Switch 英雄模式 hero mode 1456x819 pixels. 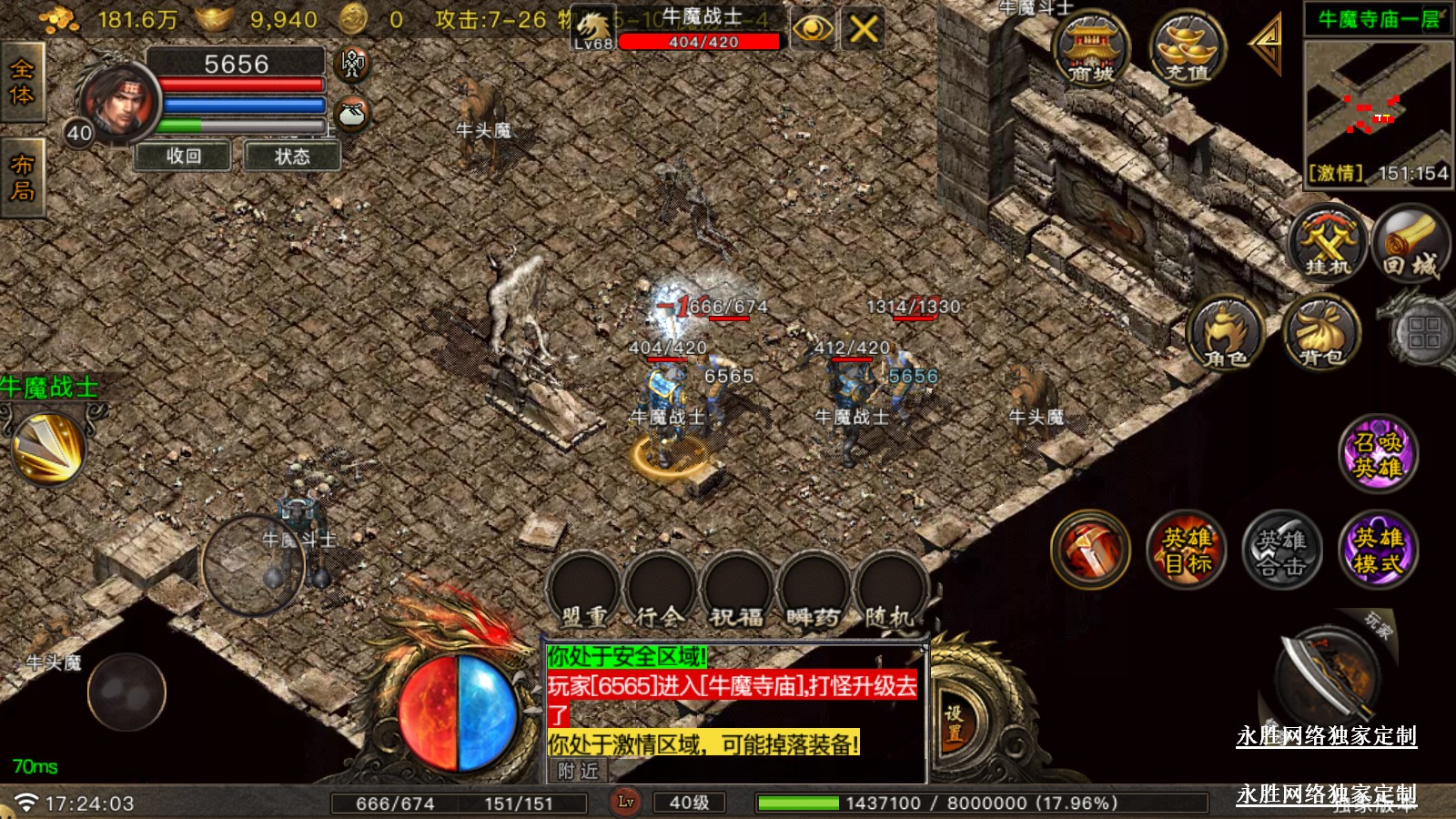1378,550
